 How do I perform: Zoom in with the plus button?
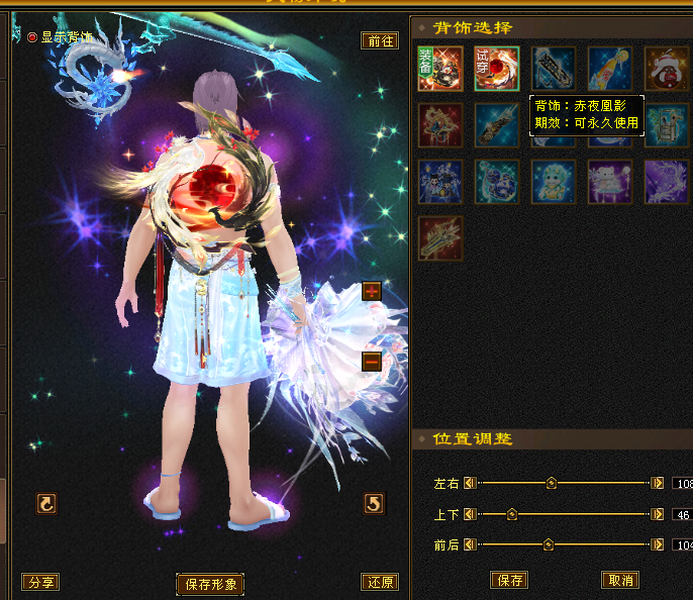(372, 291)
